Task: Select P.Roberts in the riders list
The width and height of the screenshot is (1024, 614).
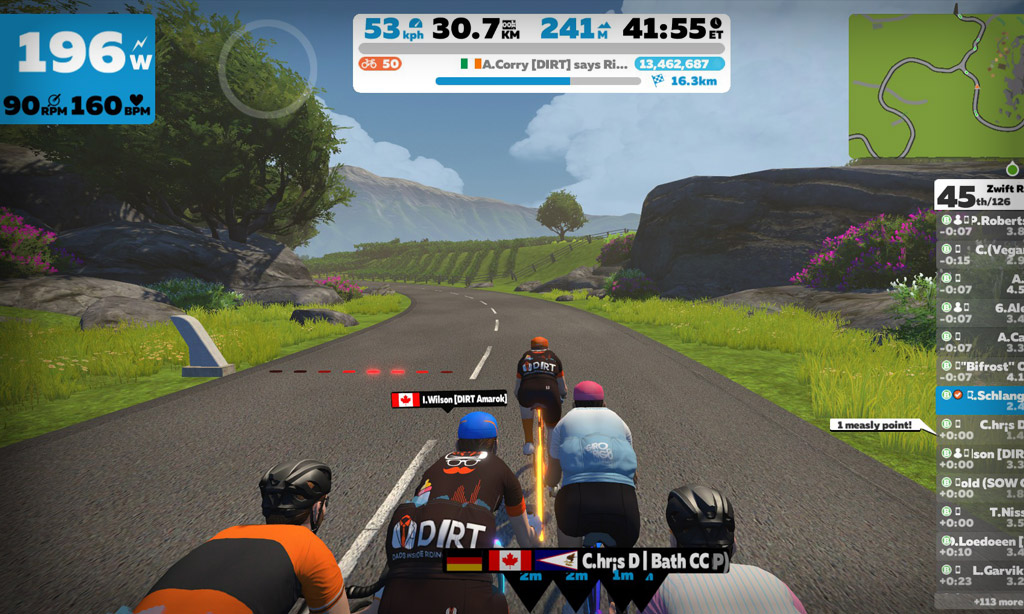Action: tap(980, 227)
